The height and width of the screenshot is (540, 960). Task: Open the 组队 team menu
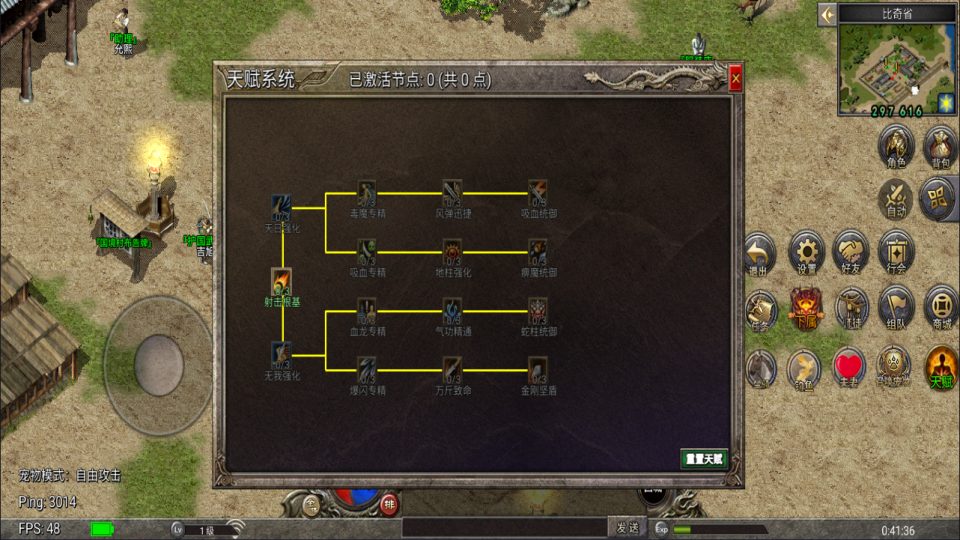(x=896, y=306)
